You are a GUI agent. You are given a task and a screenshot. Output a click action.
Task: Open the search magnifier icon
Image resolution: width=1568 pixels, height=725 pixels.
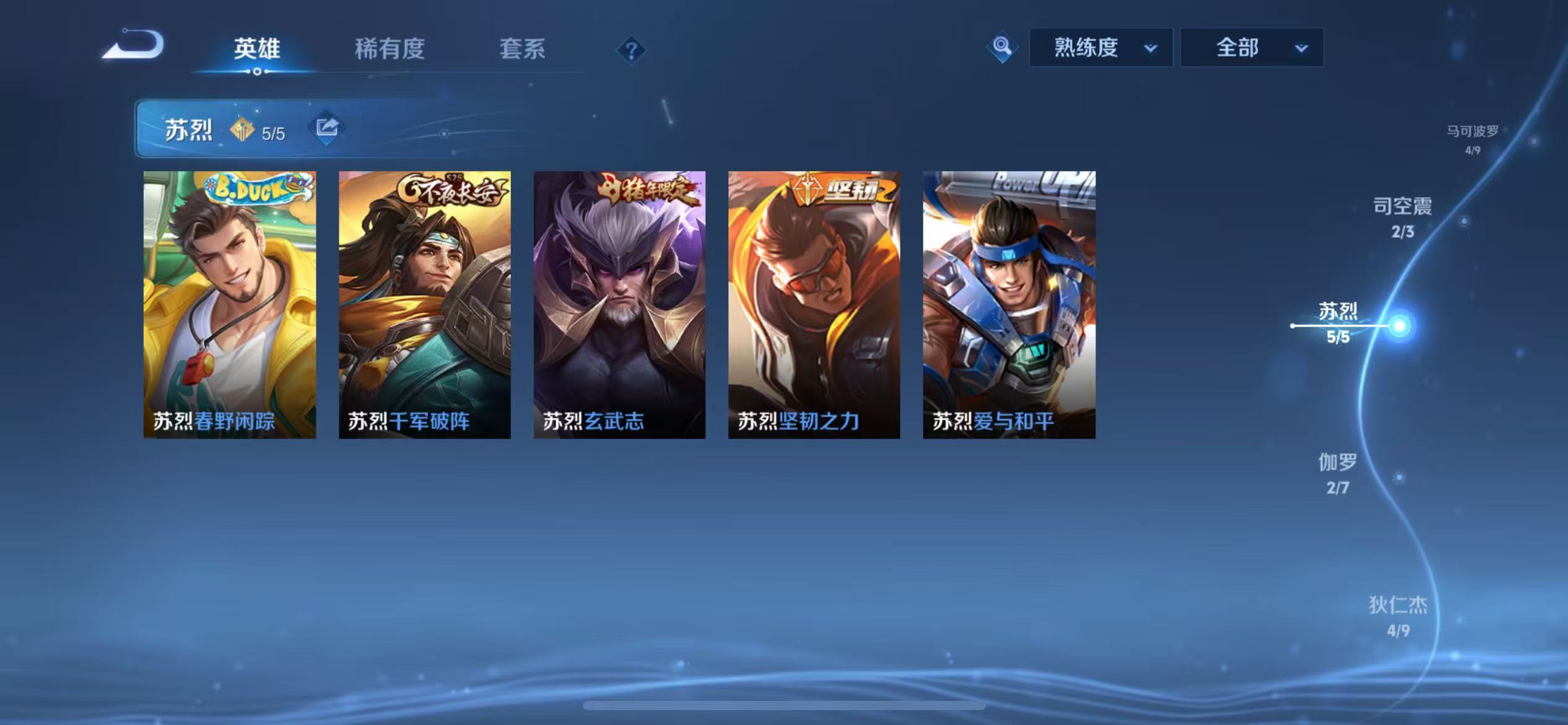pos(1003,46)
